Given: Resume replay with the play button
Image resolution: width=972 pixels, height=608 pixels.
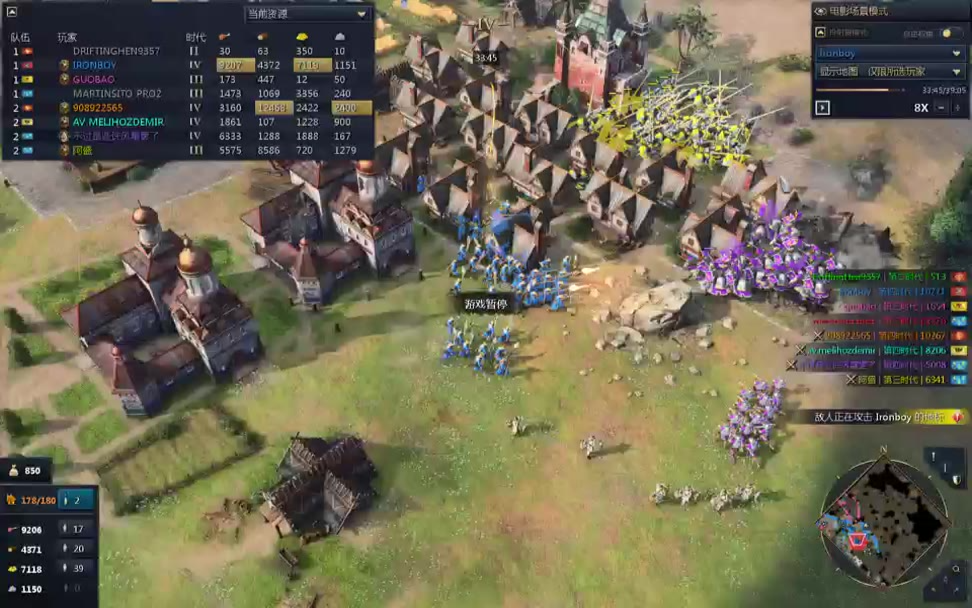Looking at the screenshot, I should pos(823,108).
